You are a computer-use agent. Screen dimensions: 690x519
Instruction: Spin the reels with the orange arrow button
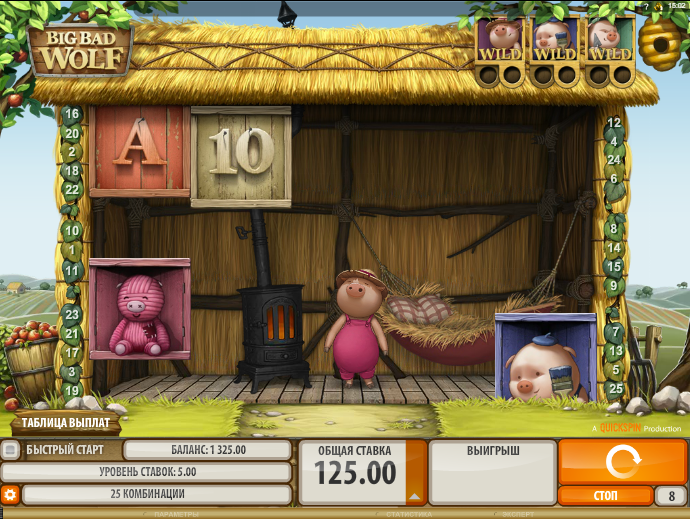[x=621, y=461]
